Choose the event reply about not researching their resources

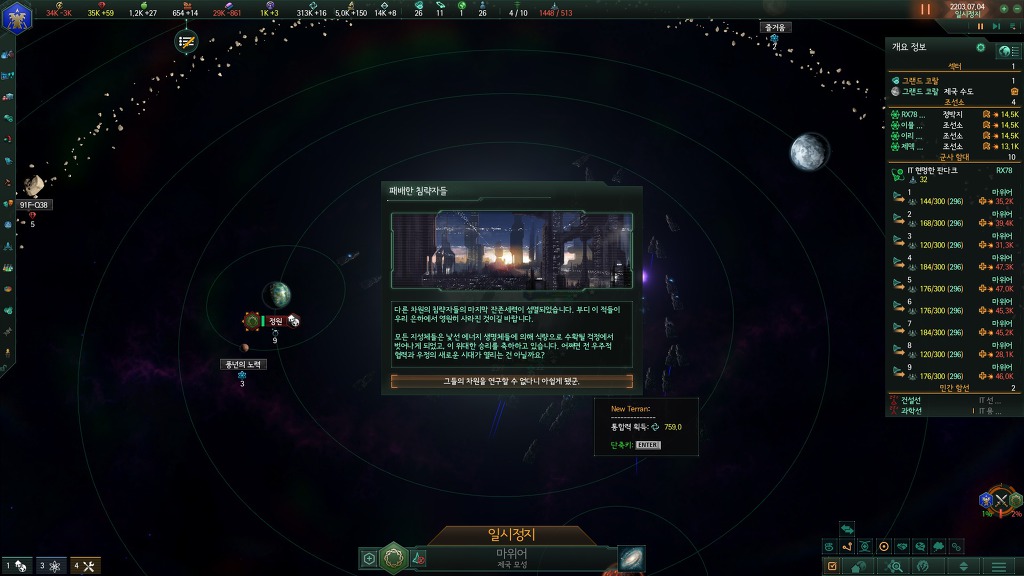511,381
